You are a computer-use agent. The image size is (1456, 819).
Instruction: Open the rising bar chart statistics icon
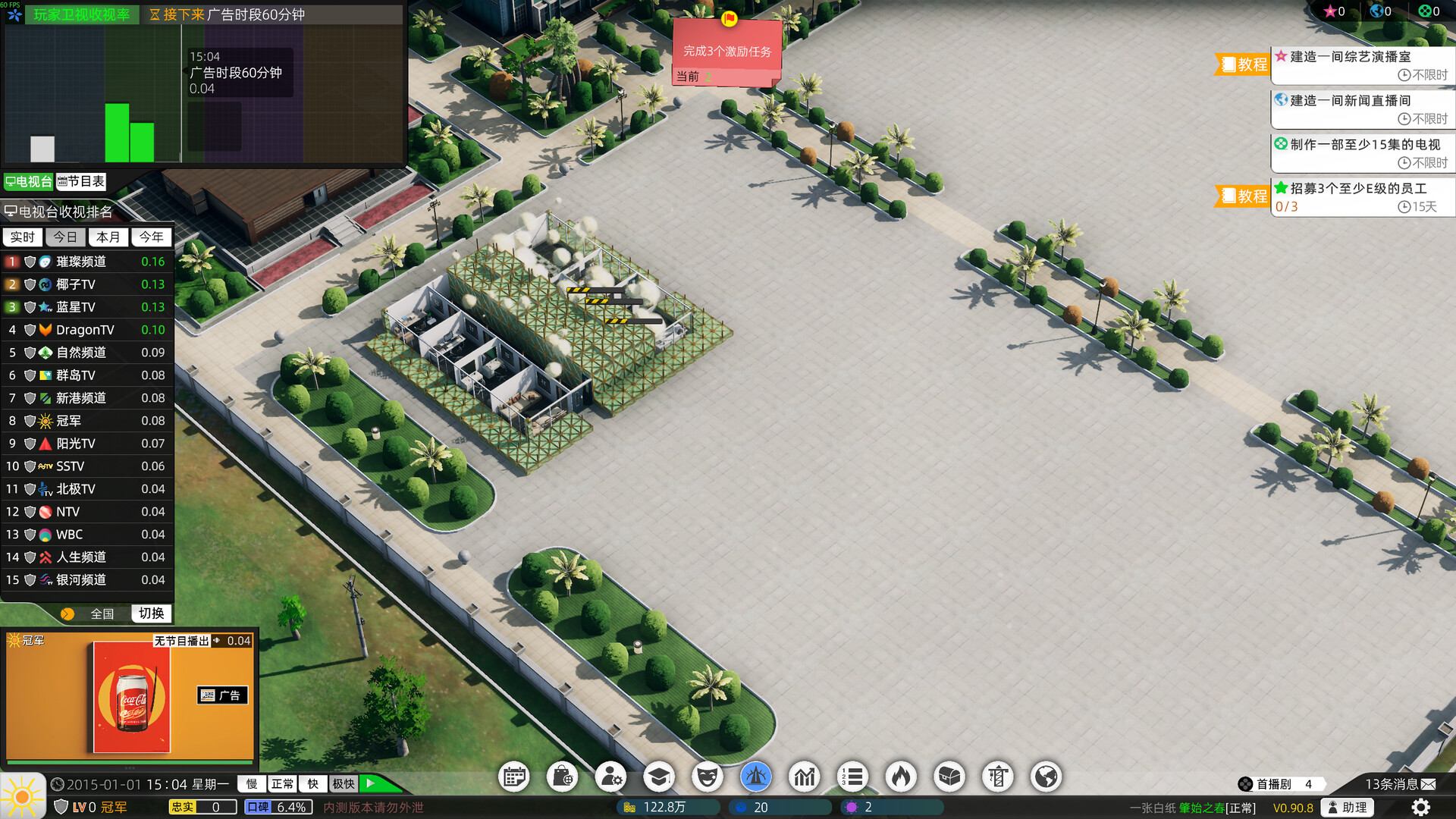point(804,777)
